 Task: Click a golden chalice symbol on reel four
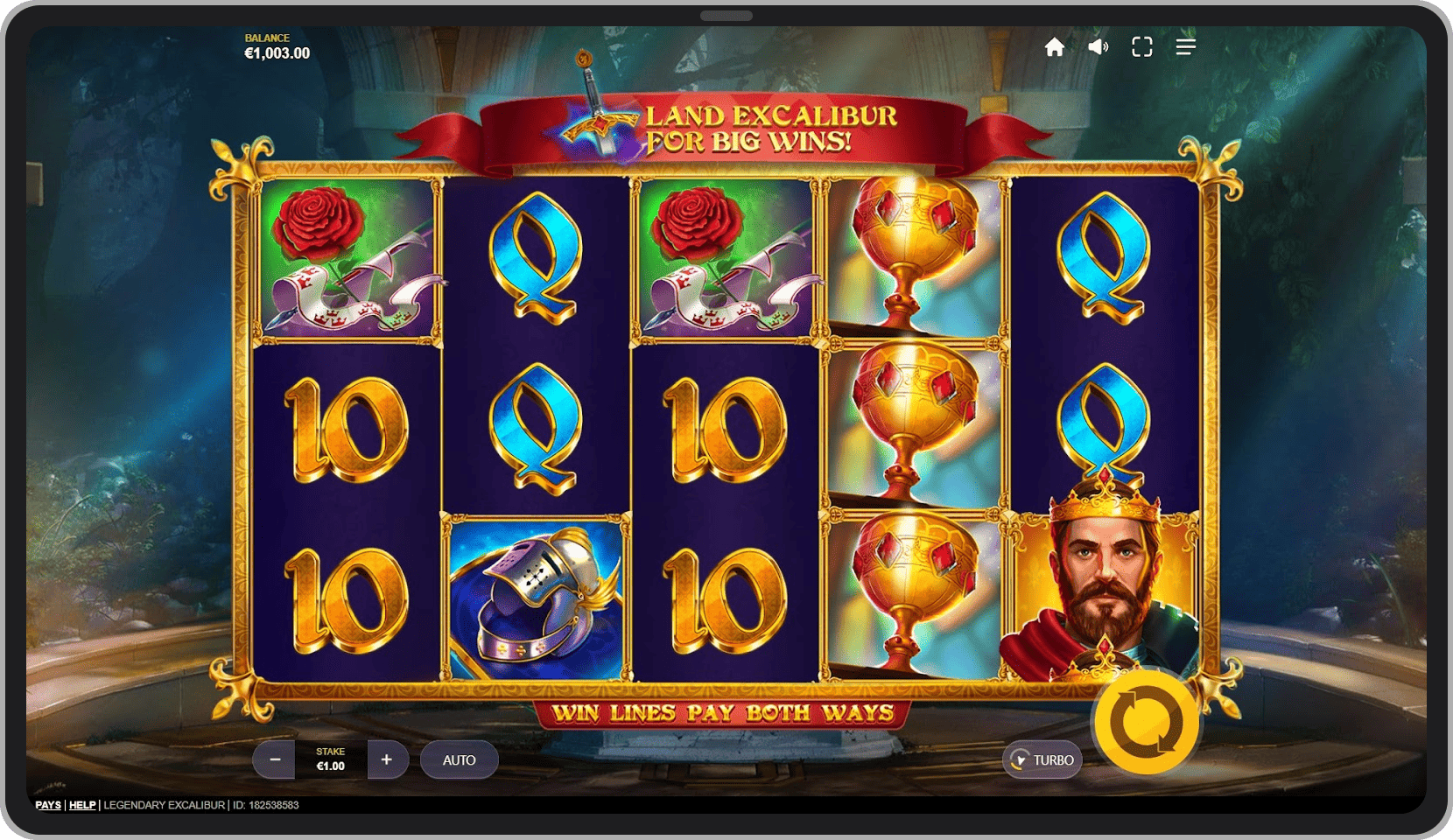point(912,420)
